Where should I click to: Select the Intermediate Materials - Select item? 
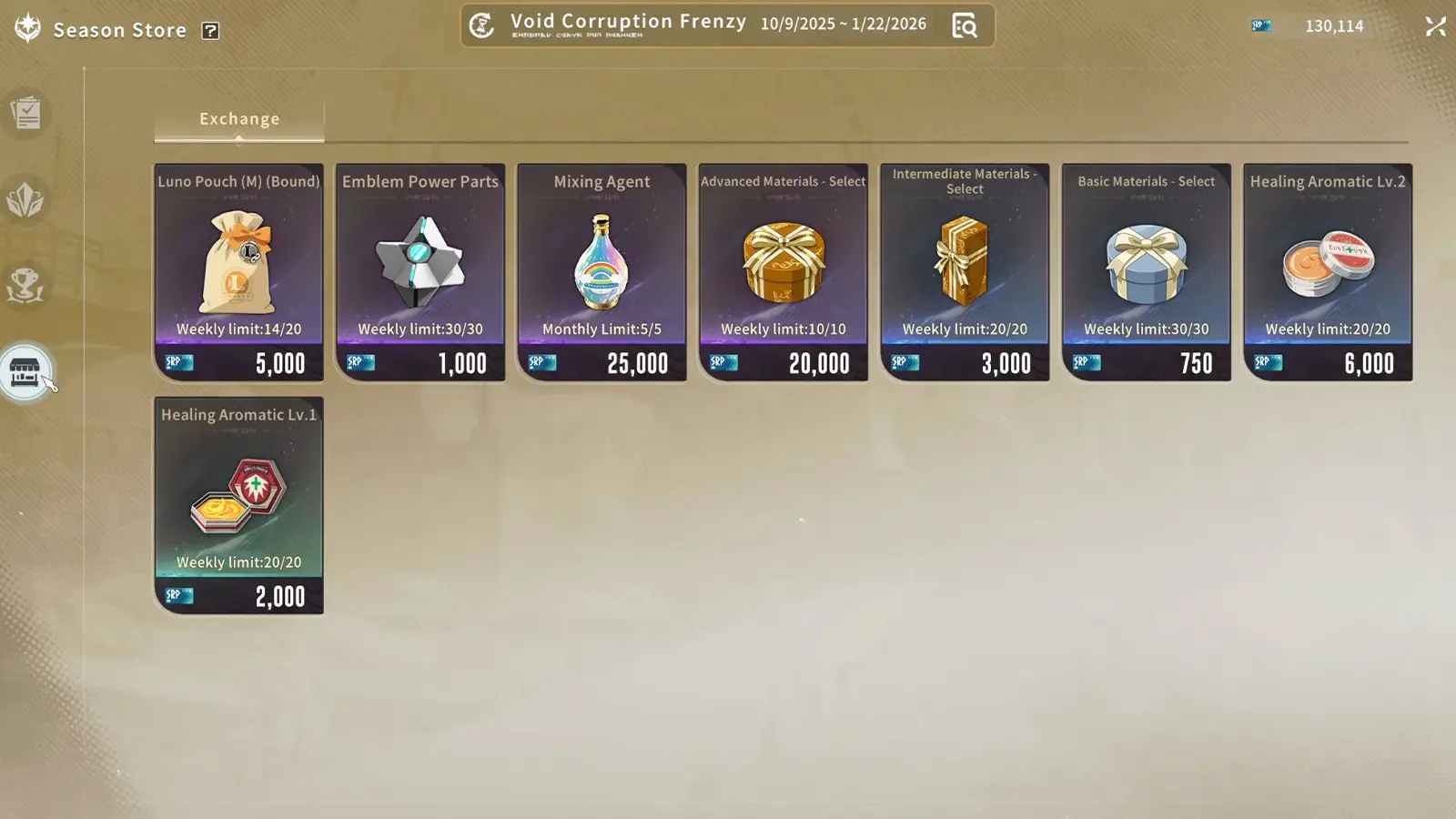coord(965,270)
